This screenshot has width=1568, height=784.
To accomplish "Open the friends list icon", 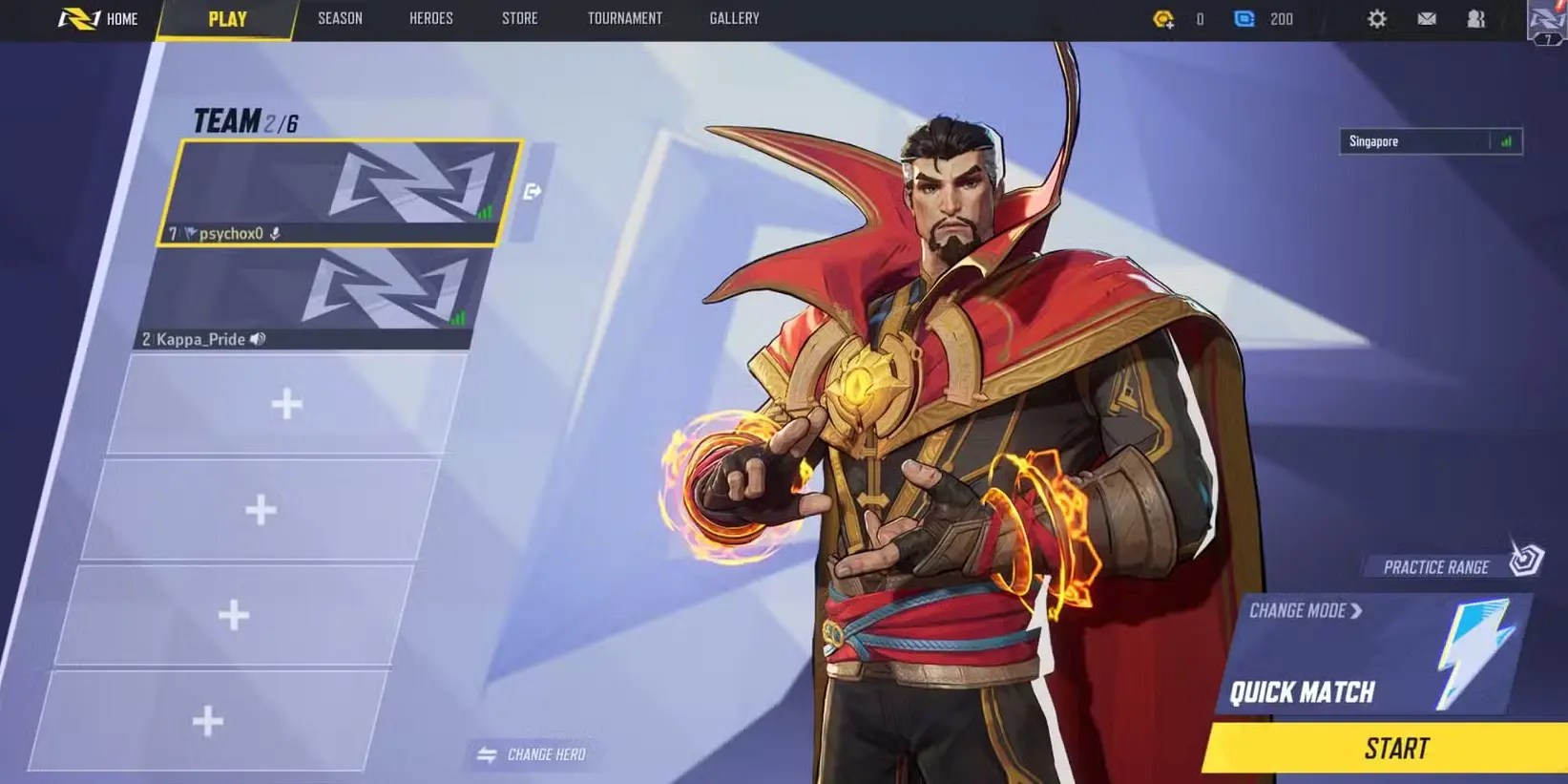I will point(1475,19).
